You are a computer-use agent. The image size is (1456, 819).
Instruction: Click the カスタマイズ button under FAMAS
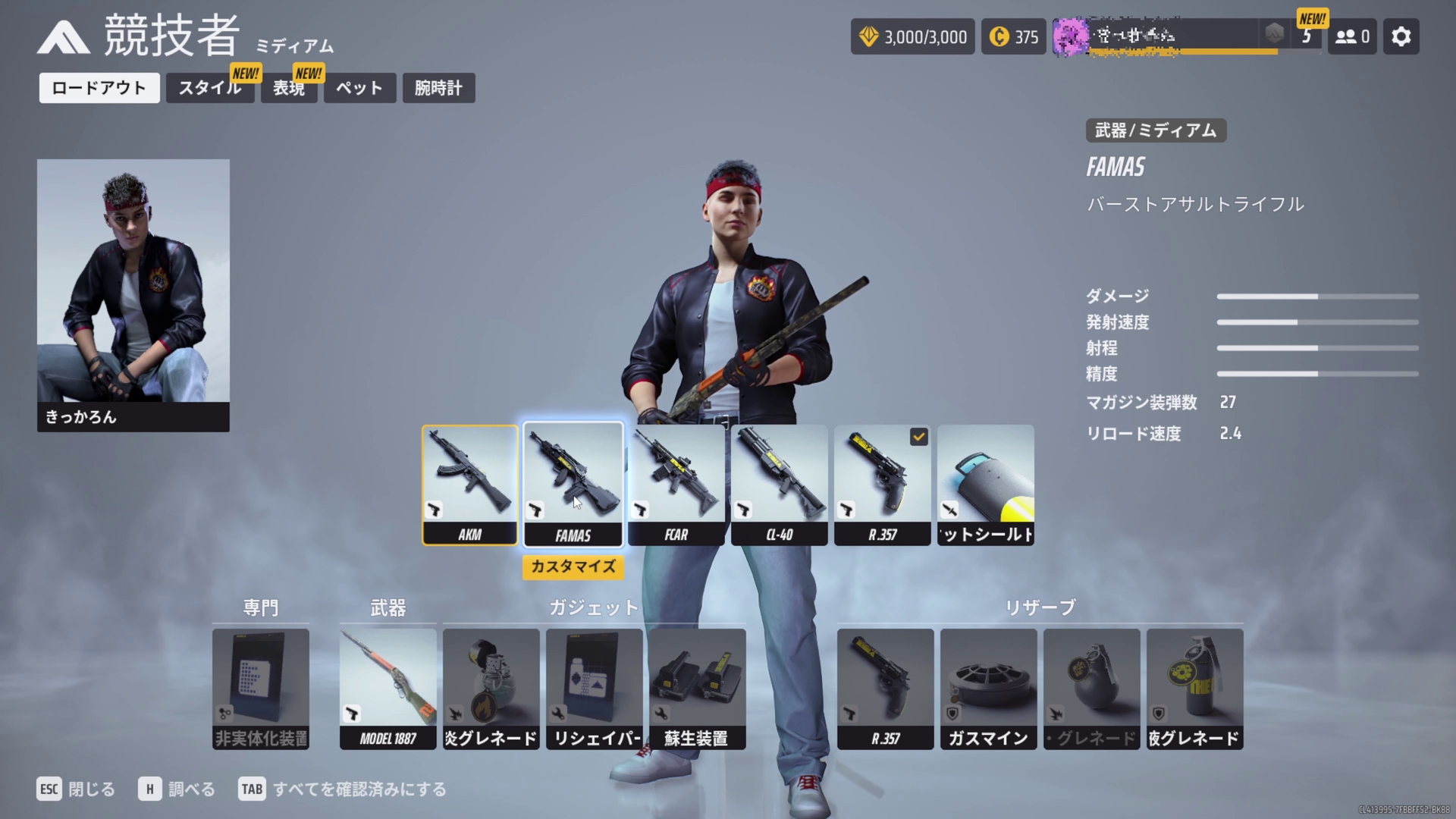(x=573, y=567)
